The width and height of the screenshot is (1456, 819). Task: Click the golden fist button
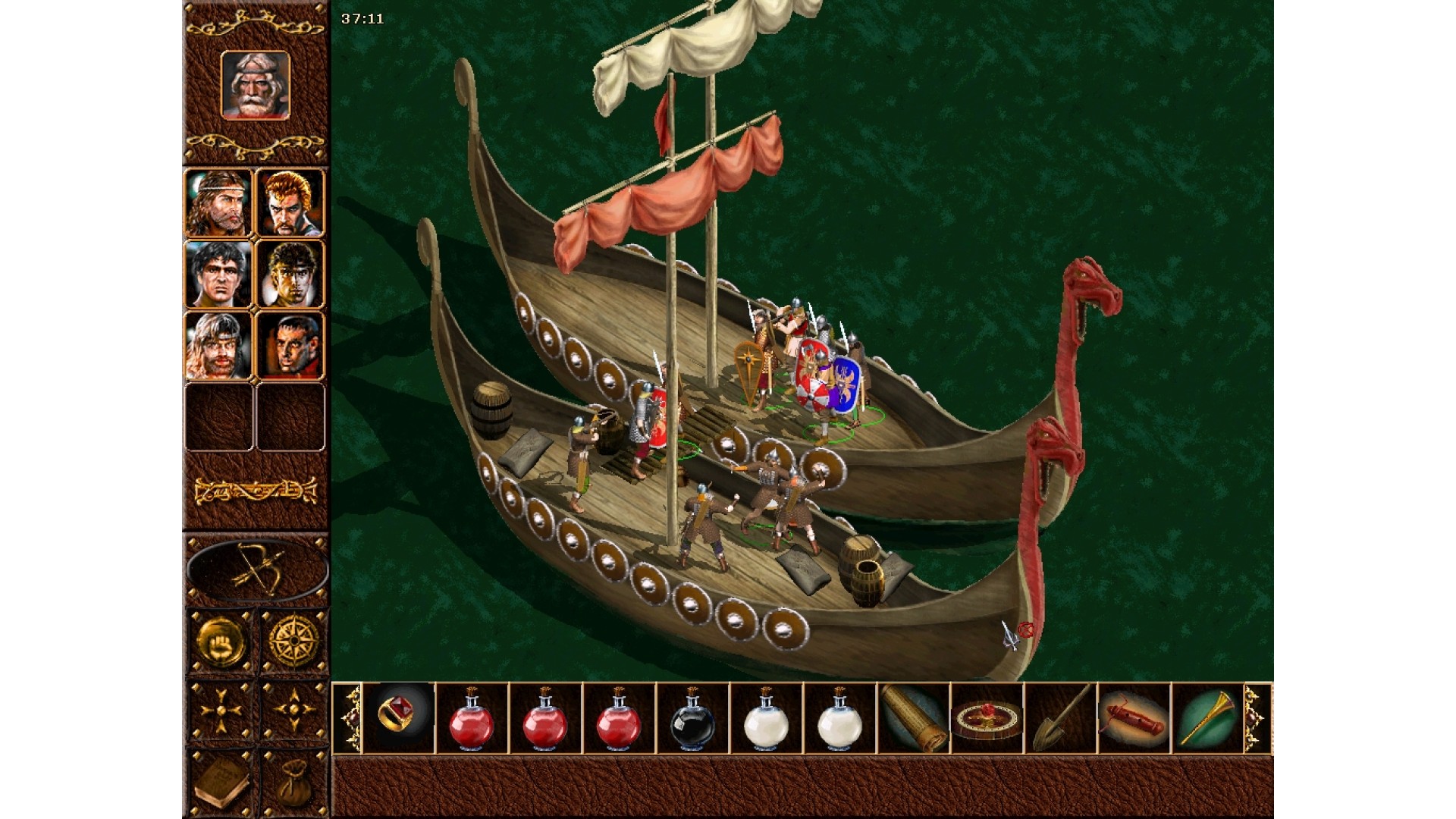click(220, 641)
